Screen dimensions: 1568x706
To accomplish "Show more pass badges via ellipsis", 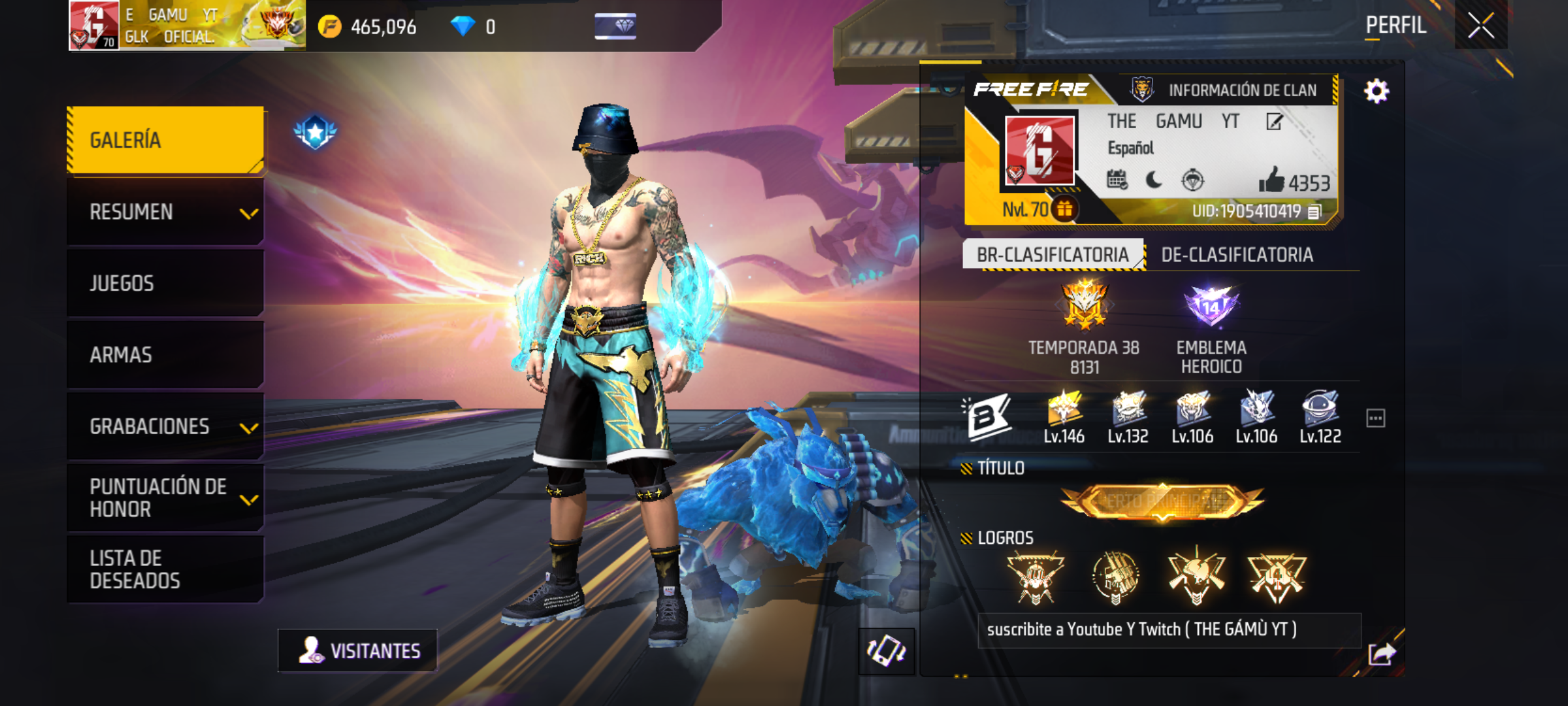I will [x=1375, y=418].
